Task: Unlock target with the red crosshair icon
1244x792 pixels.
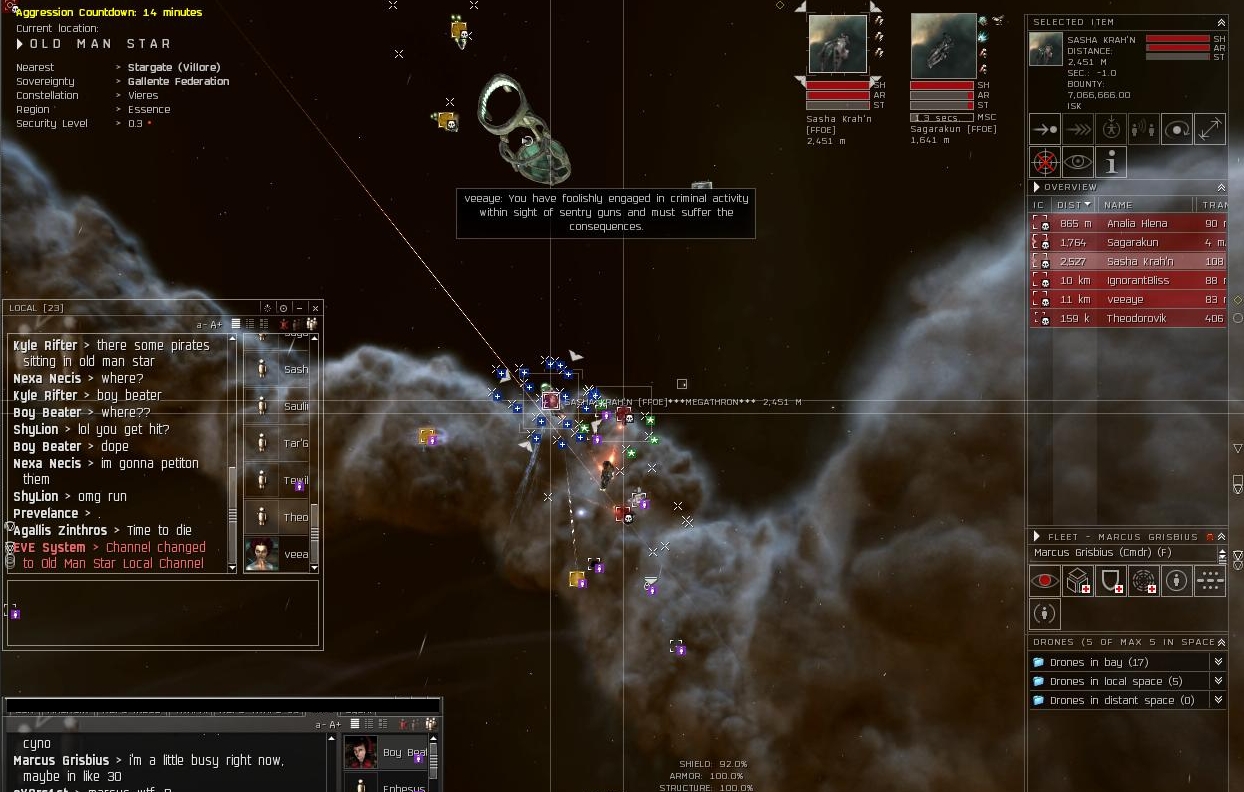Action: [x=1045, y=162]
